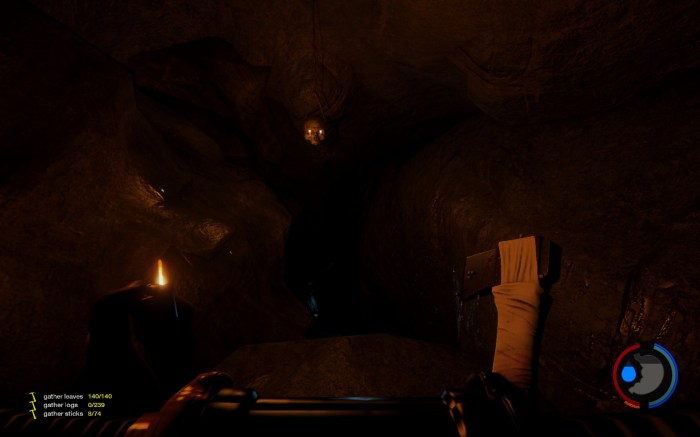Click the gather logs task entry
700x437 pixels.
60,404
